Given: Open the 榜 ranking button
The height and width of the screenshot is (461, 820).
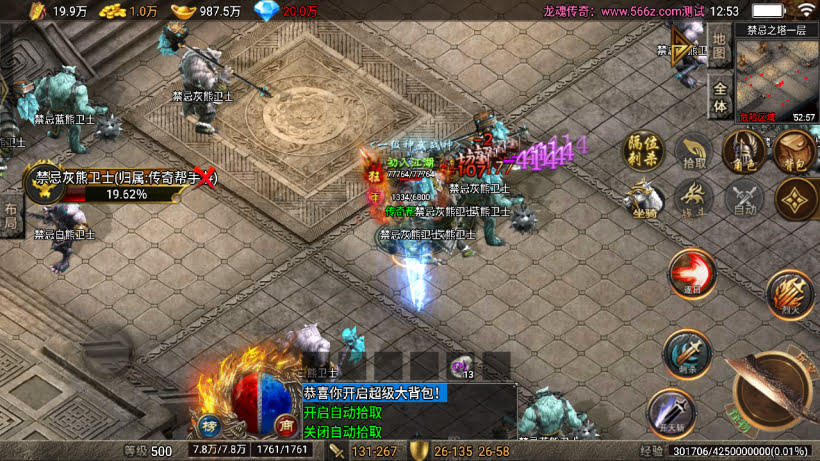Looking at the screenshot, I should point(210,423).
